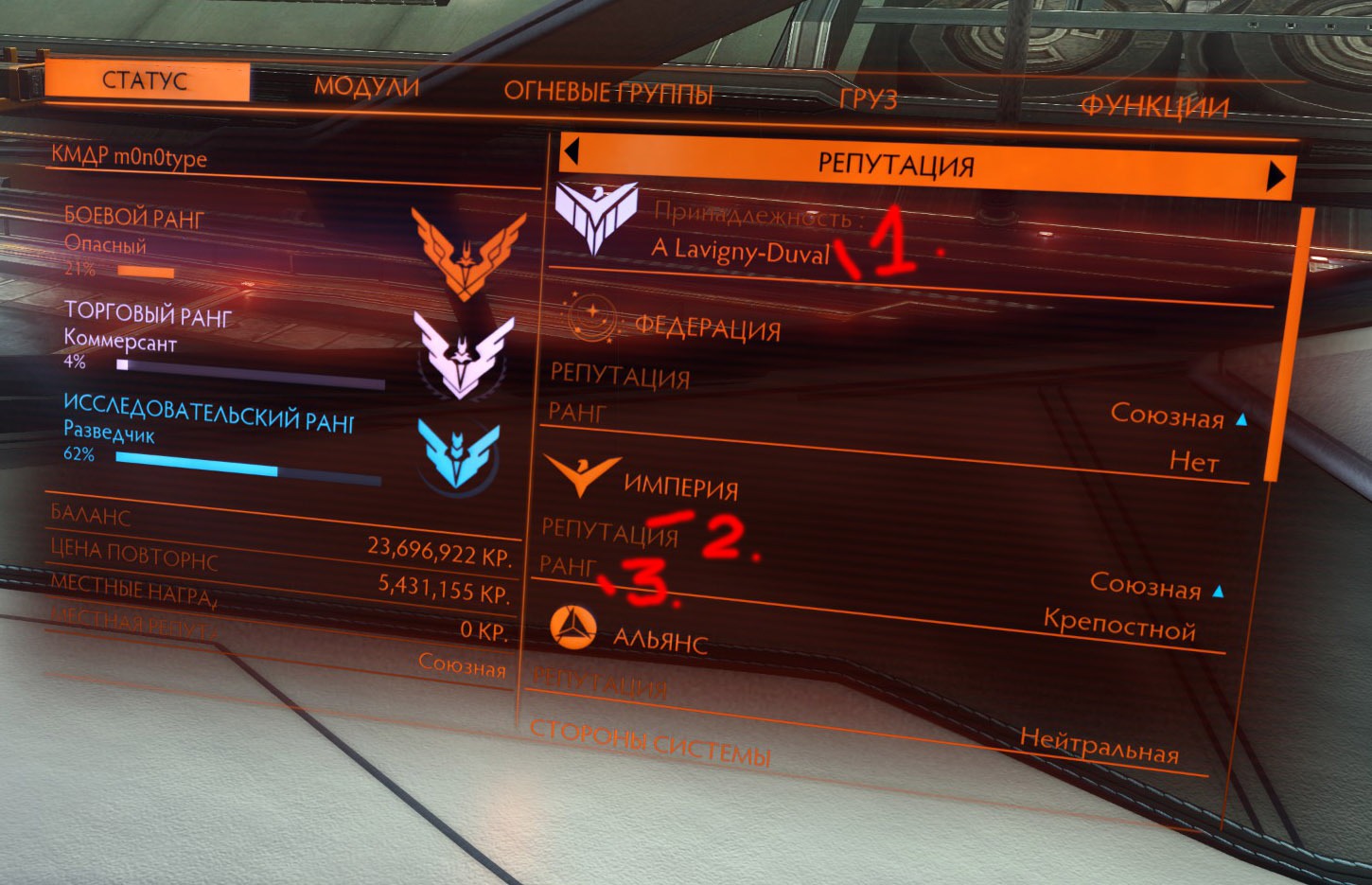Select the СТОРОНЫ СИСТЕМЫ row
Screen dimensions: 1372x885
point(650,743)
